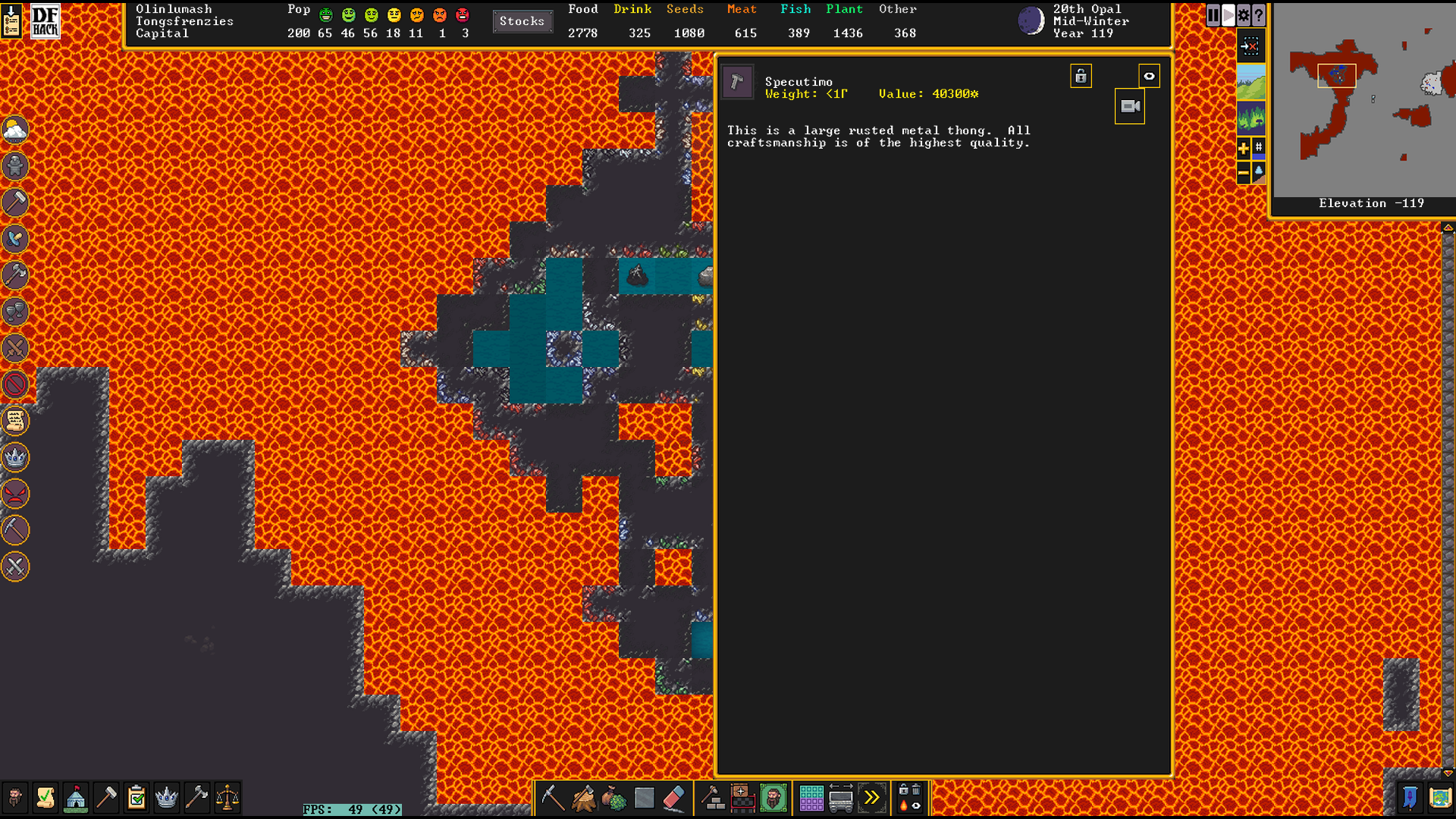Lower elevation with the minus button
The image size is (1456, 819).
coord(1244,174)
